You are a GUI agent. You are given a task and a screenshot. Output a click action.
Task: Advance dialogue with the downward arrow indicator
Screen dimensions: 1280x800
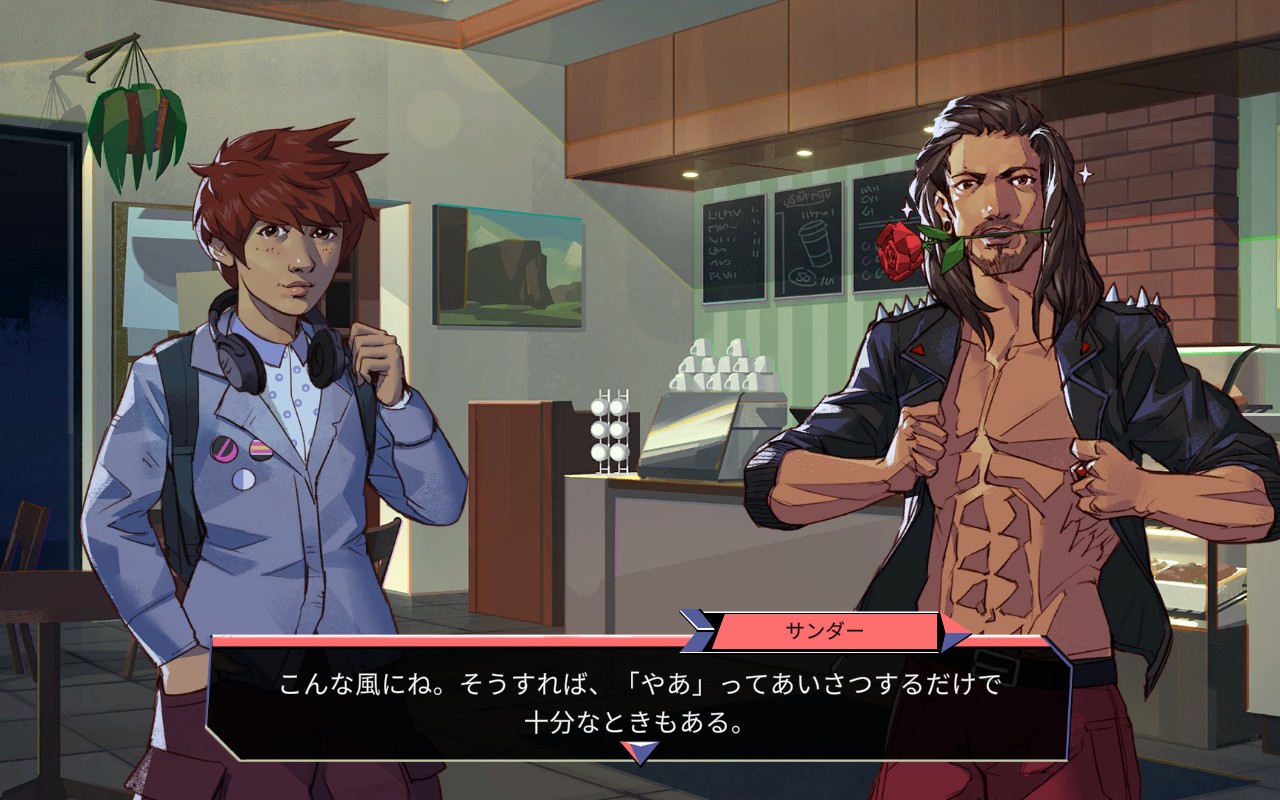tap(639, 752)
